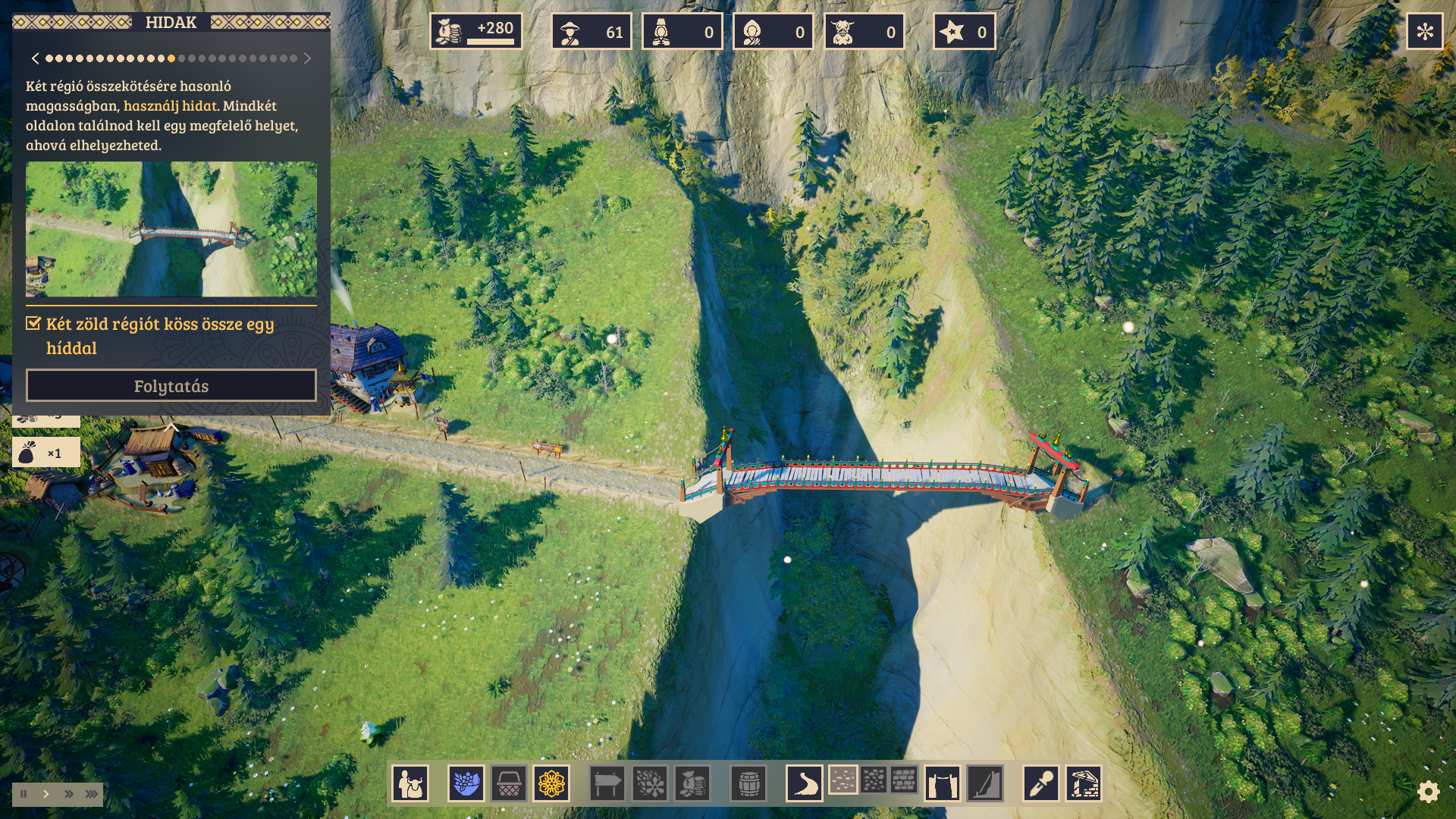Select the wooden barrel build category

point(748,783)
